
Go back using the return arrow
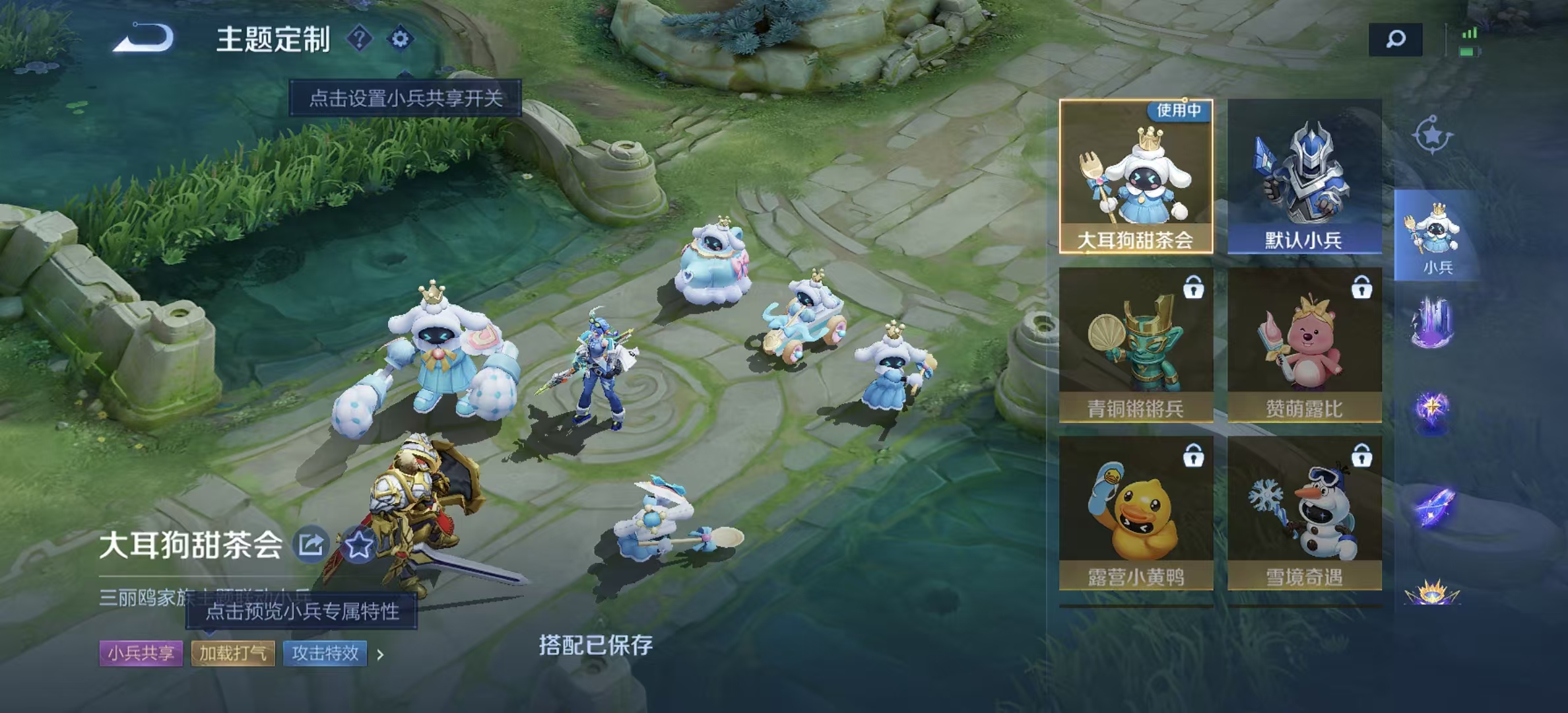tap(144, 38)
